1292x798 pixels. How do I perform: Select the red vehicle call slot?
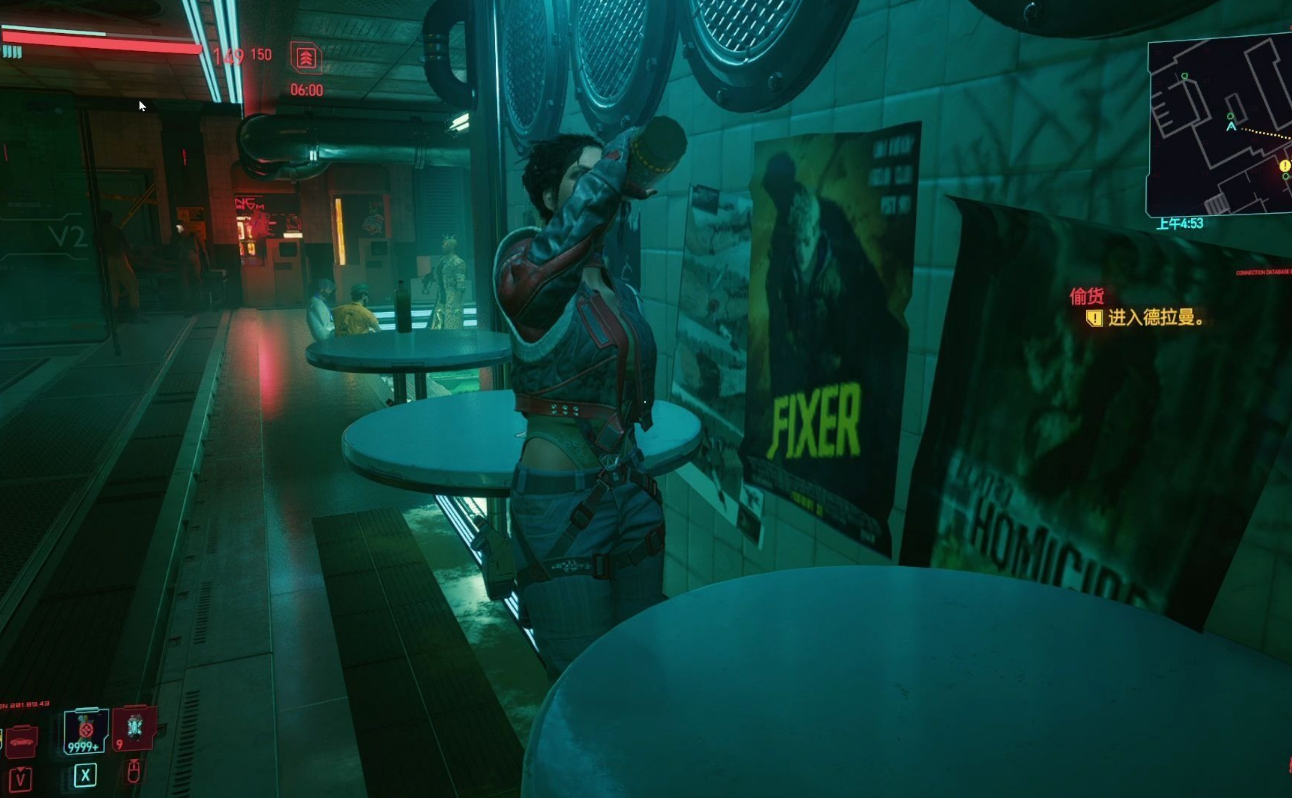tap(21, 741)
